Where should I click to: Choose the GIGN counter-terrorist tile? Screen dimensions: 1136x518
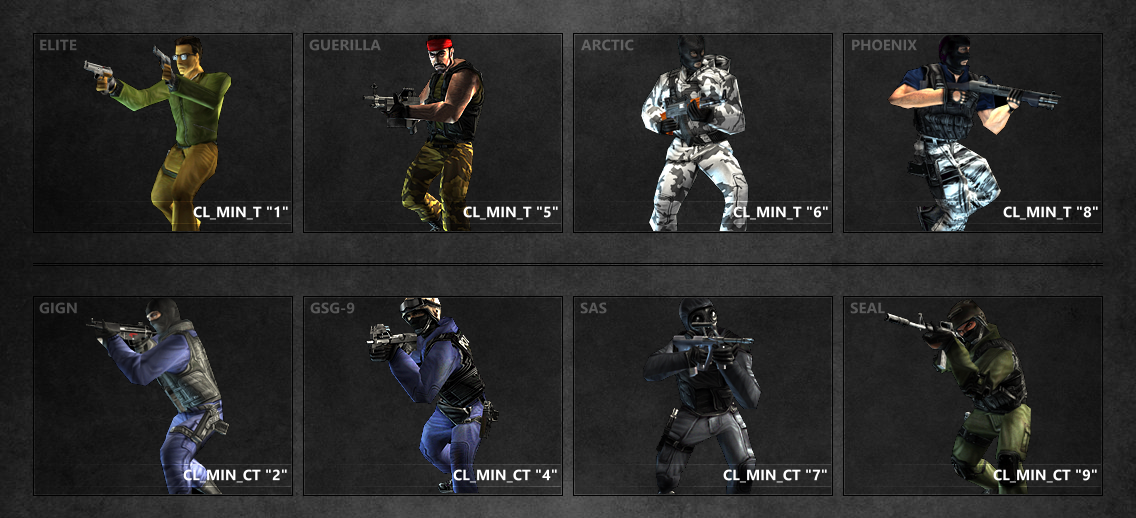pyautogui.click(x=163, y=395)
